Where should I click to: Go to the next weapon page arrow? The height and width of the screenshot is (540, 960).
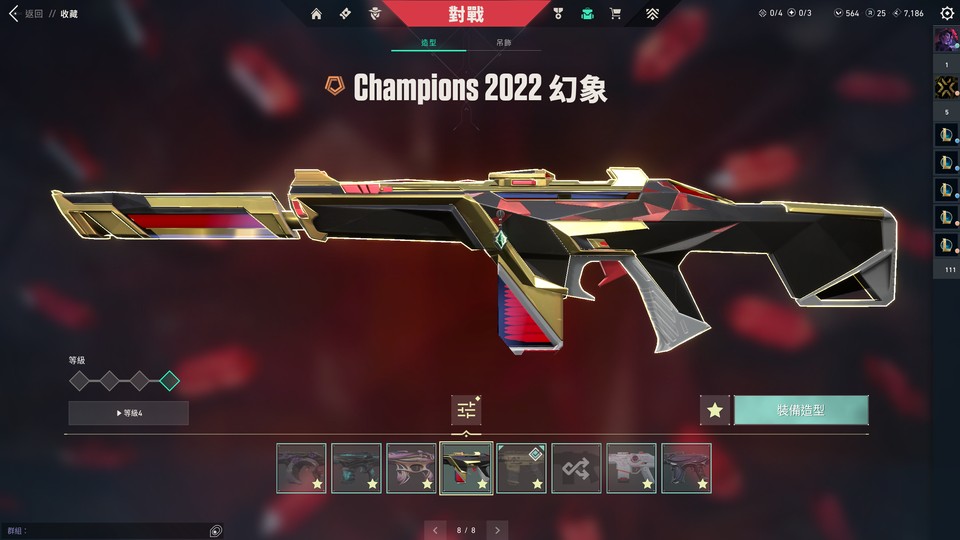coord(498,529)
